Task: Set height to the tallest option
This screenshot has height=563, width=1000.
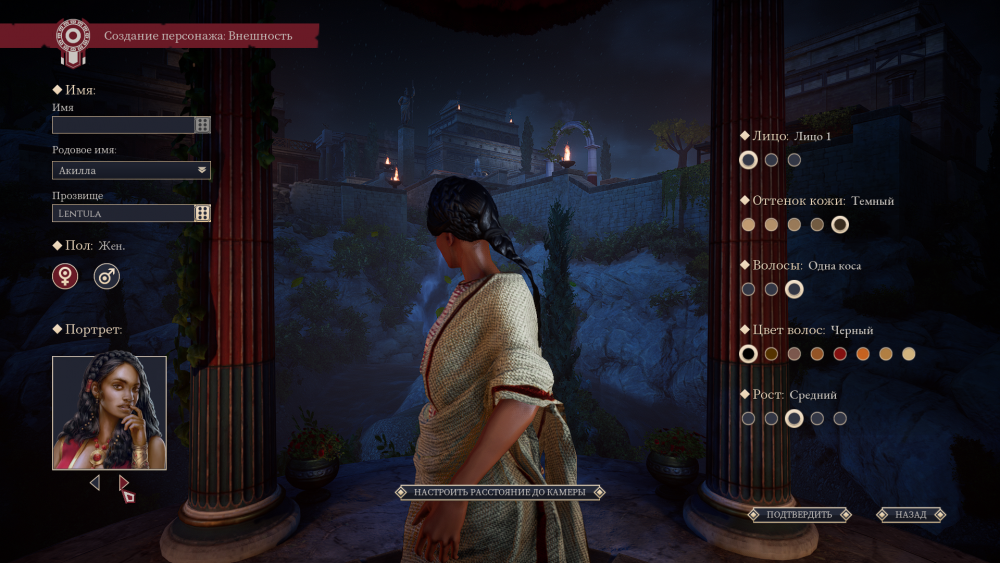Action: coord(840,419)
